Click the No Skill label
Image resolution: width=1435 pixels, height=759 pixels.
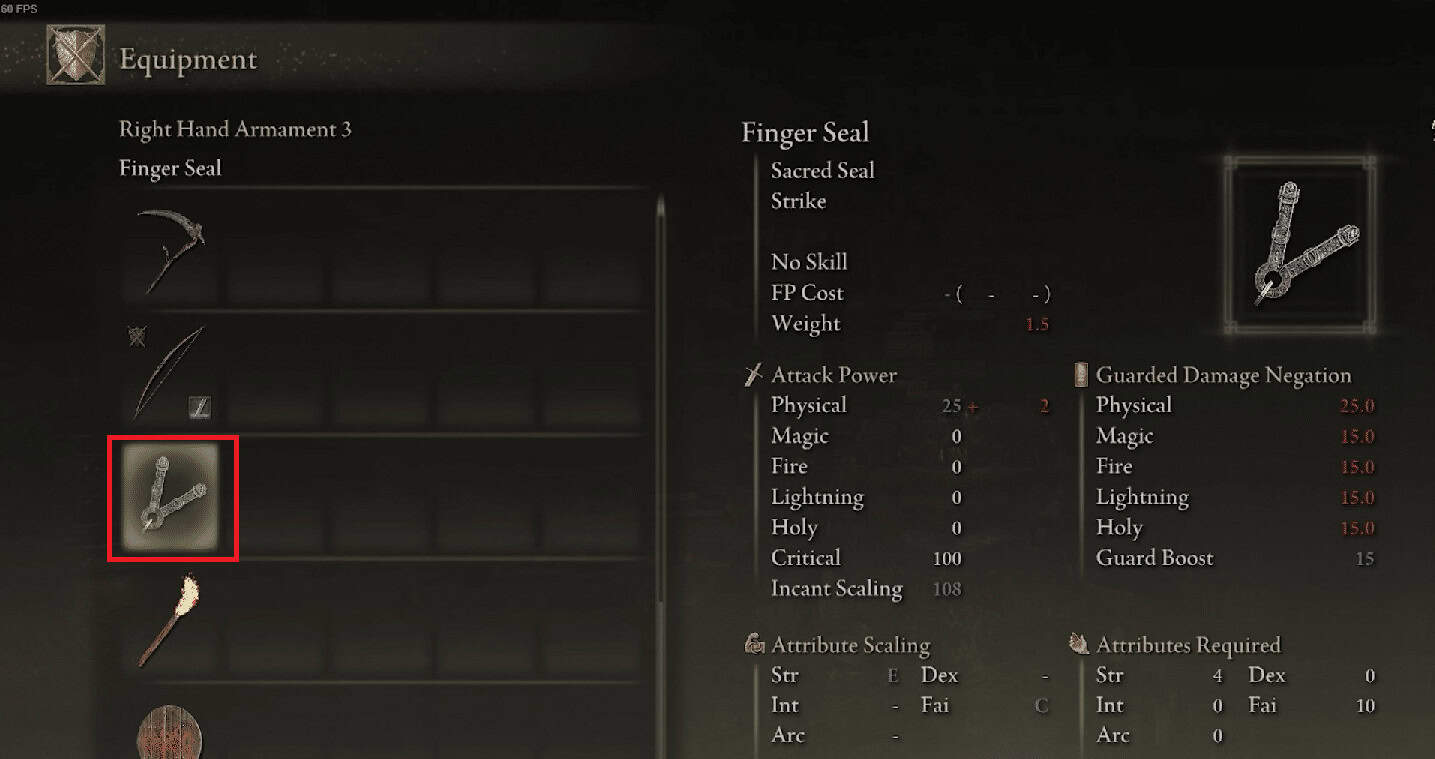(808, 261)
